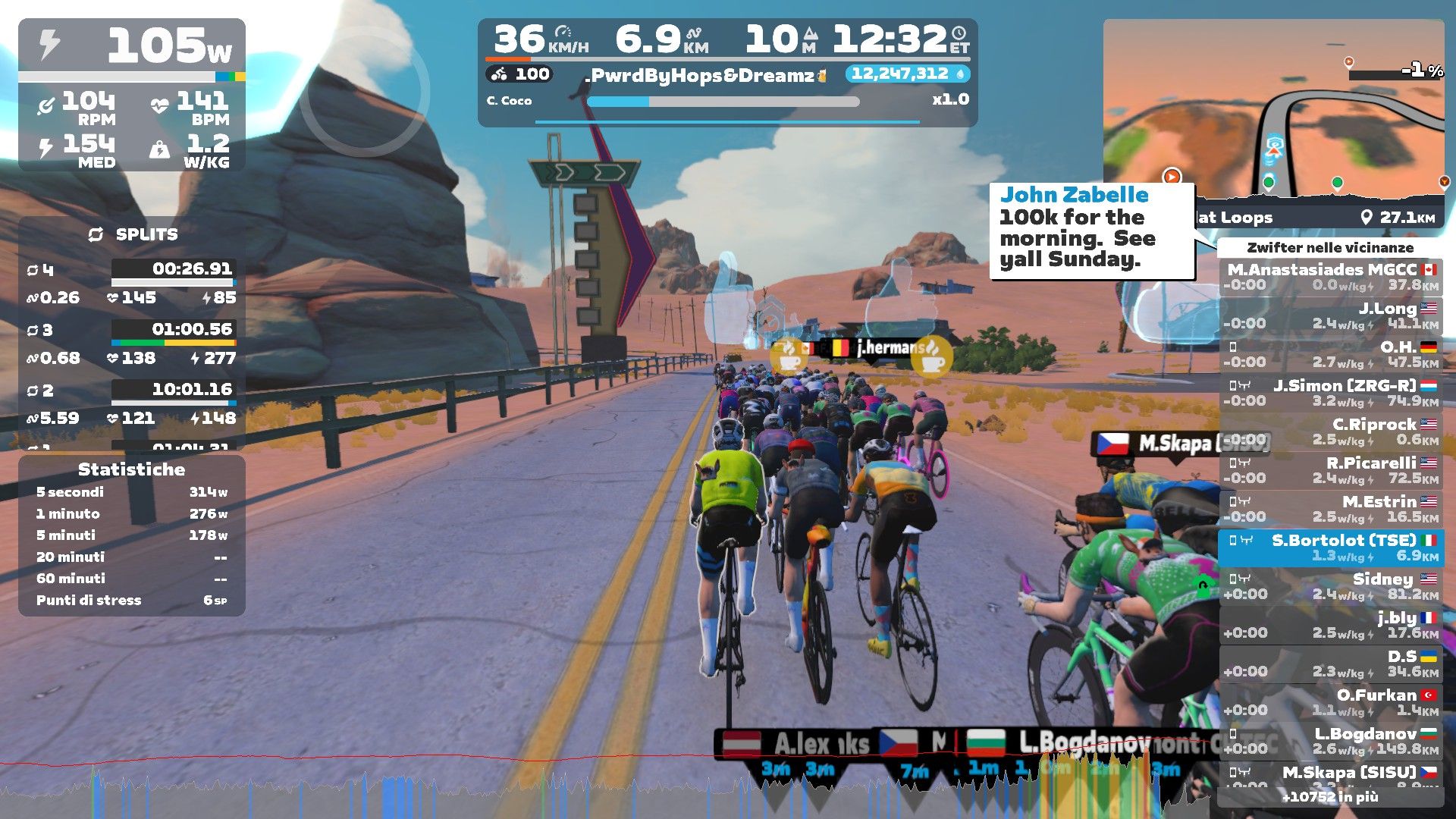Open John Zabelle's chat message bubble

pos(1092,227)
